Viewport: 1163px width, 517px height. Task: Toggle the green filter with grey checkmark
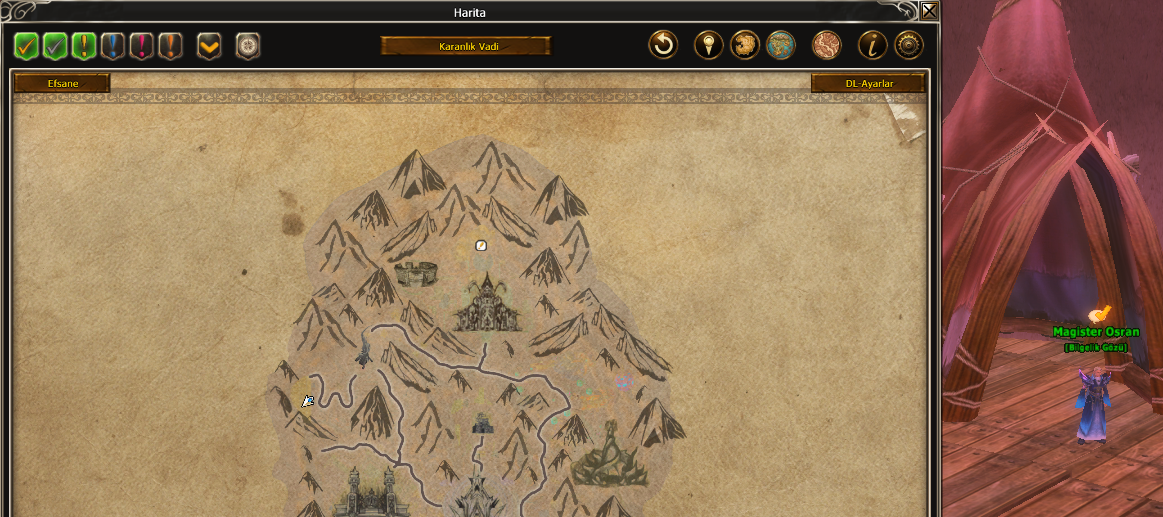[x=55, y=46]
